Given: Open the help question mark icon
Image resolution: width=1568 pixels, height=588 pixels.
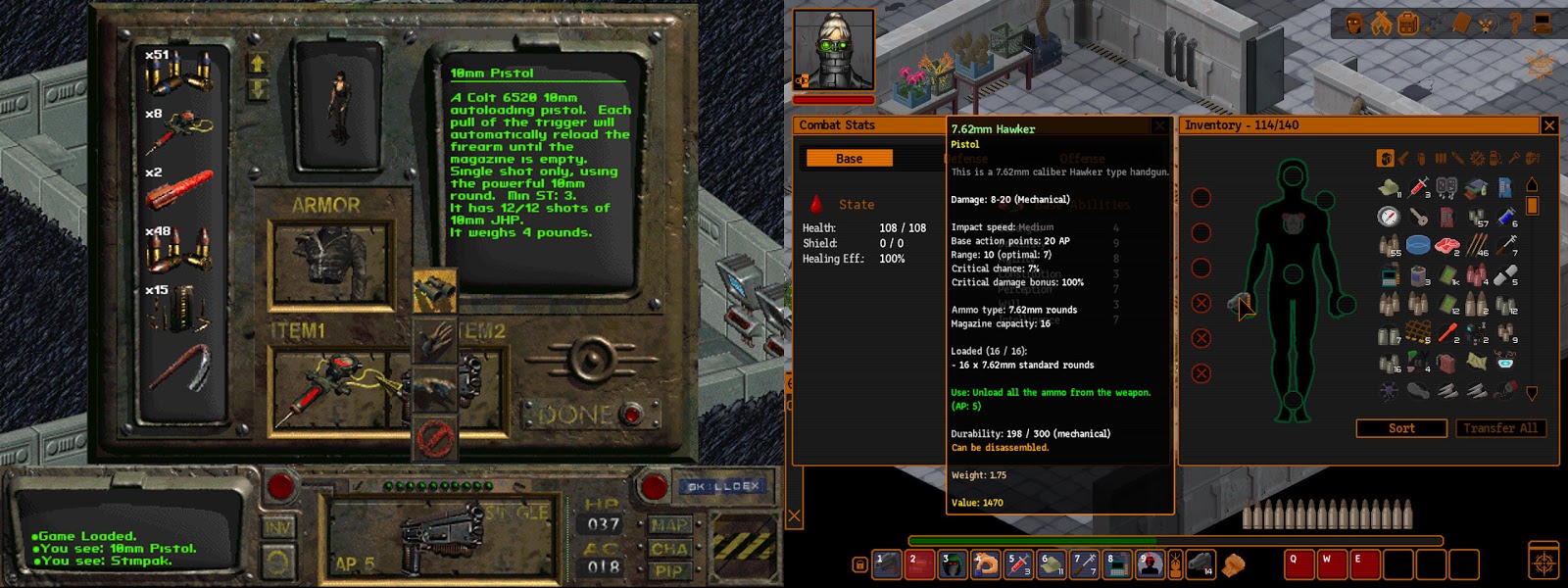Looking at the screenshot, I should point(1514,23).
